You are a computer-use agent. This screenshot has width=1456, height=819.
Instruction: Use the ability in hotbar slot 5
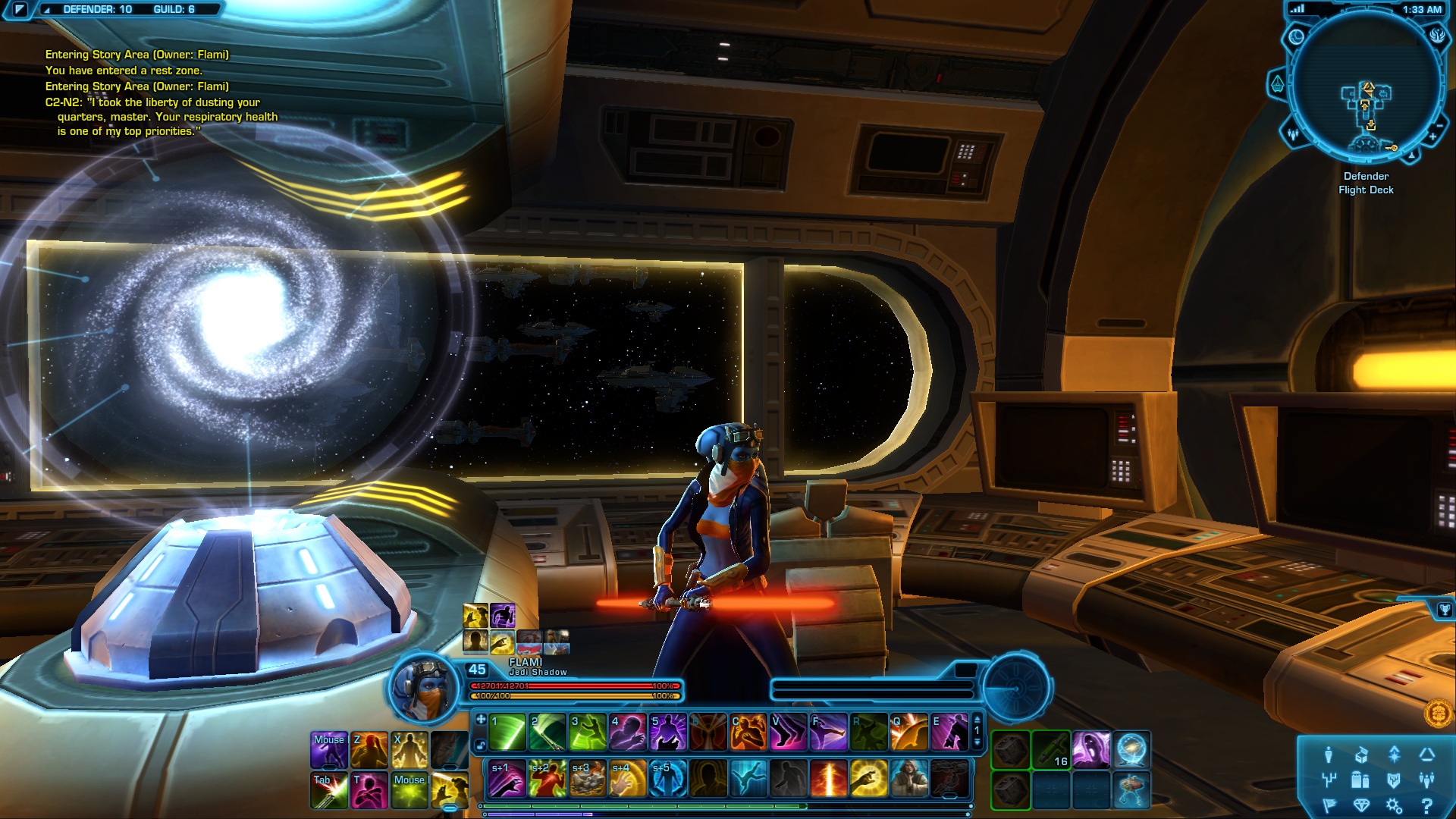668,733
